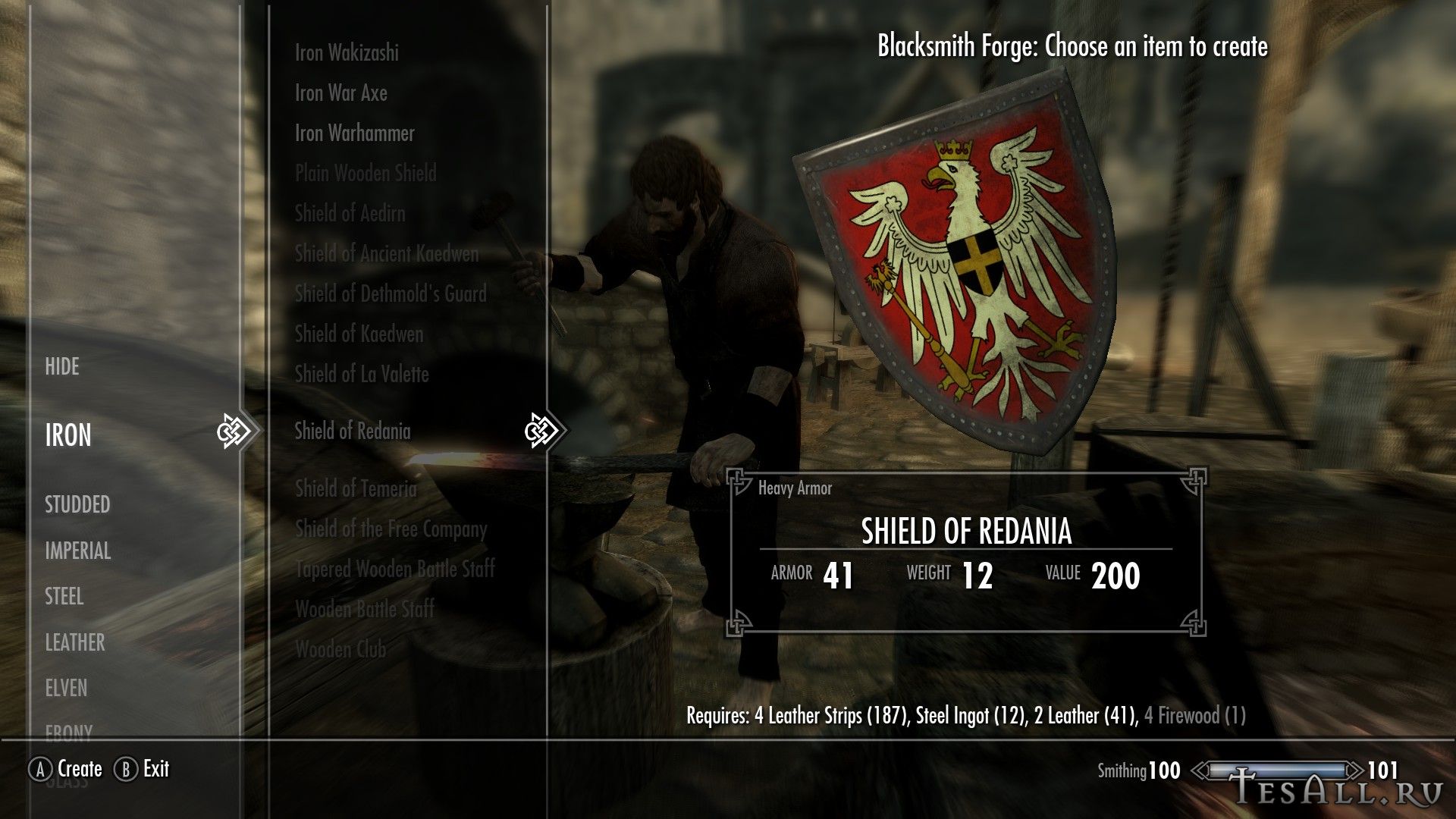
Task: Choose the Shield of Aedirn
Action: 350,214
